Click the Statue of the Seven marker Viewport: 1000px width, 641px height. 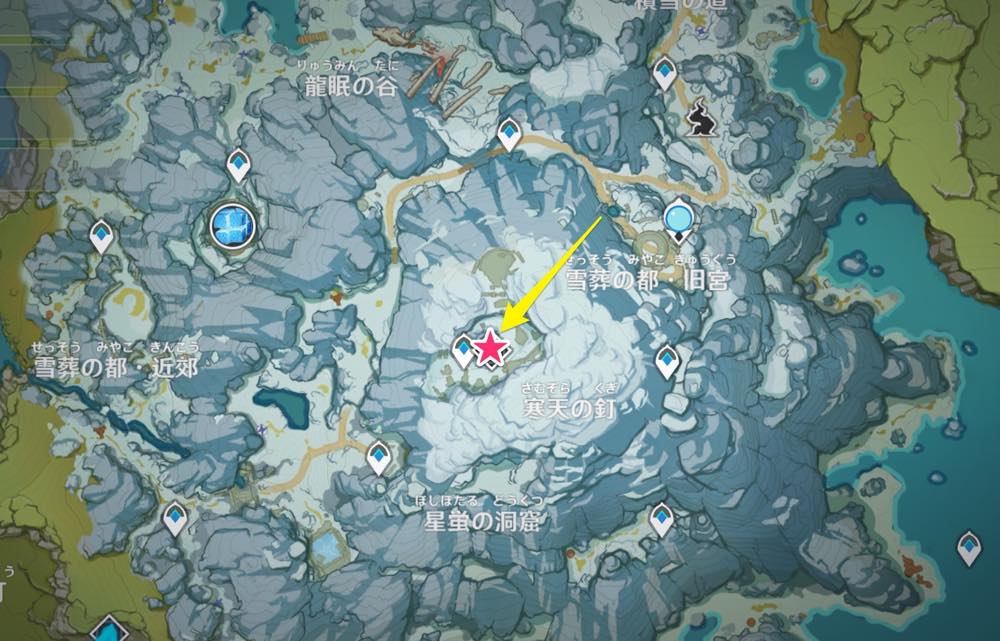[x=679, y=216]
